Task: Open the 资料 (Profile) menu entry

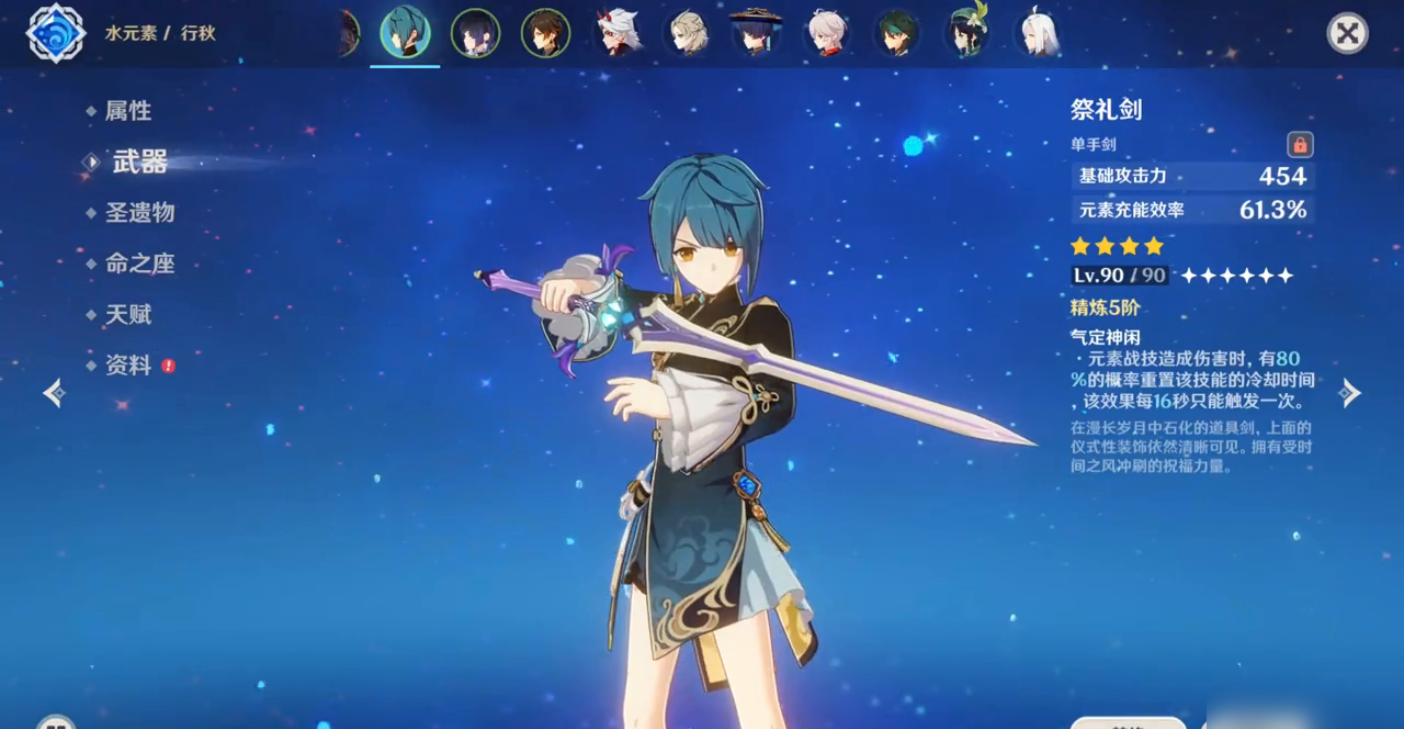Action: [128, 366]
